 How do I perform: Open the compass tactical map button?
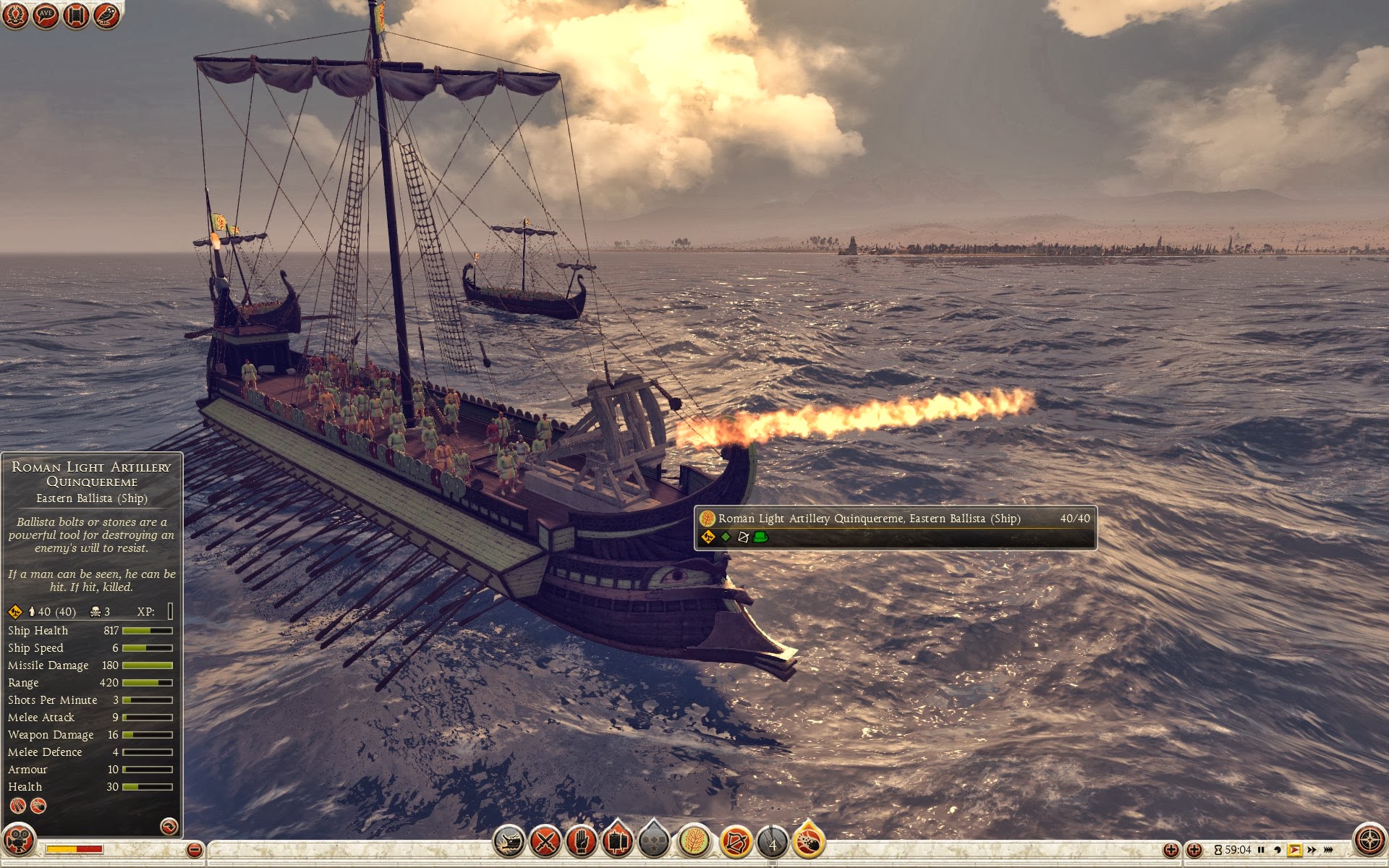[x=1368, y=841]
